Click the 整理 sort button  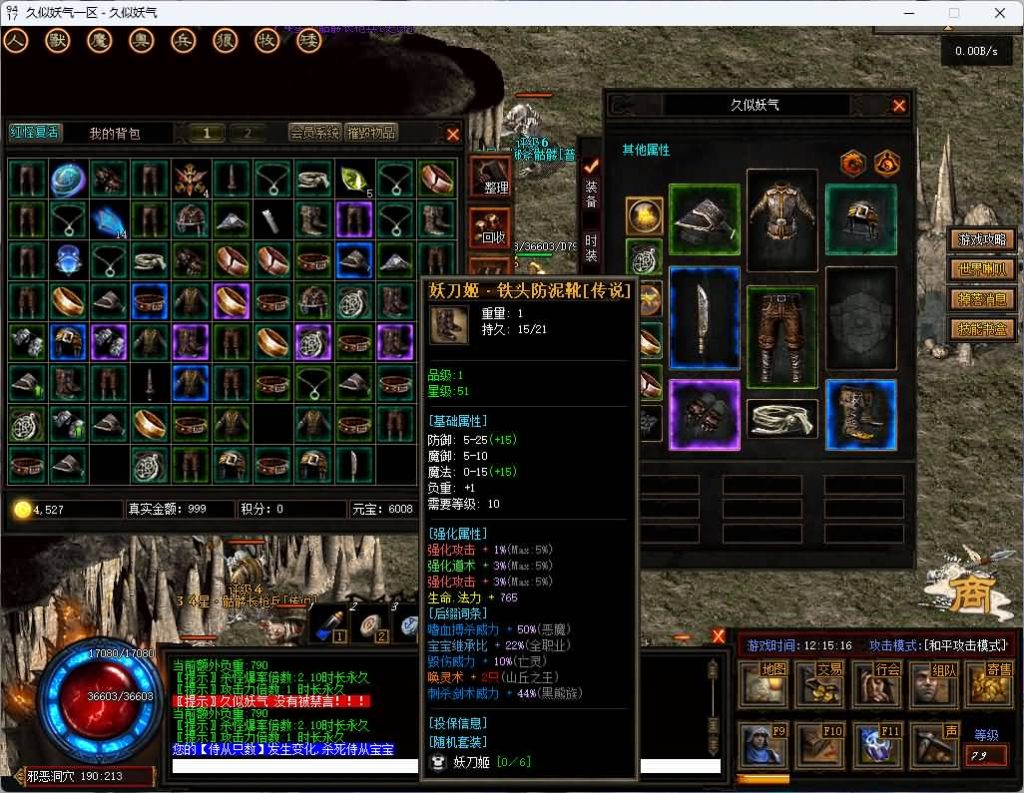tap(490, 178)
